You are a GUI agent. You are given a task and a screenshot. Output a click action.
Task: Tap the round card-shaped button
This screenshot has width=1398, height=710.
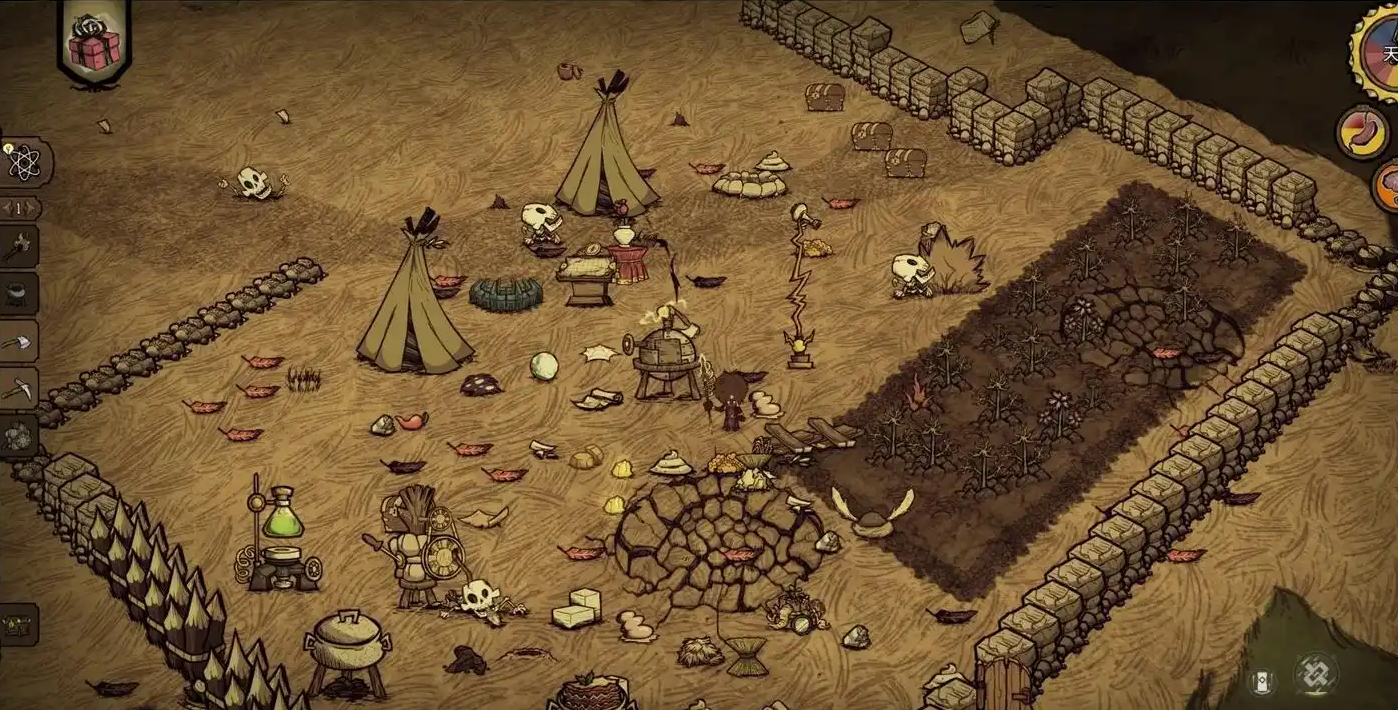(x=1262, y=681)
